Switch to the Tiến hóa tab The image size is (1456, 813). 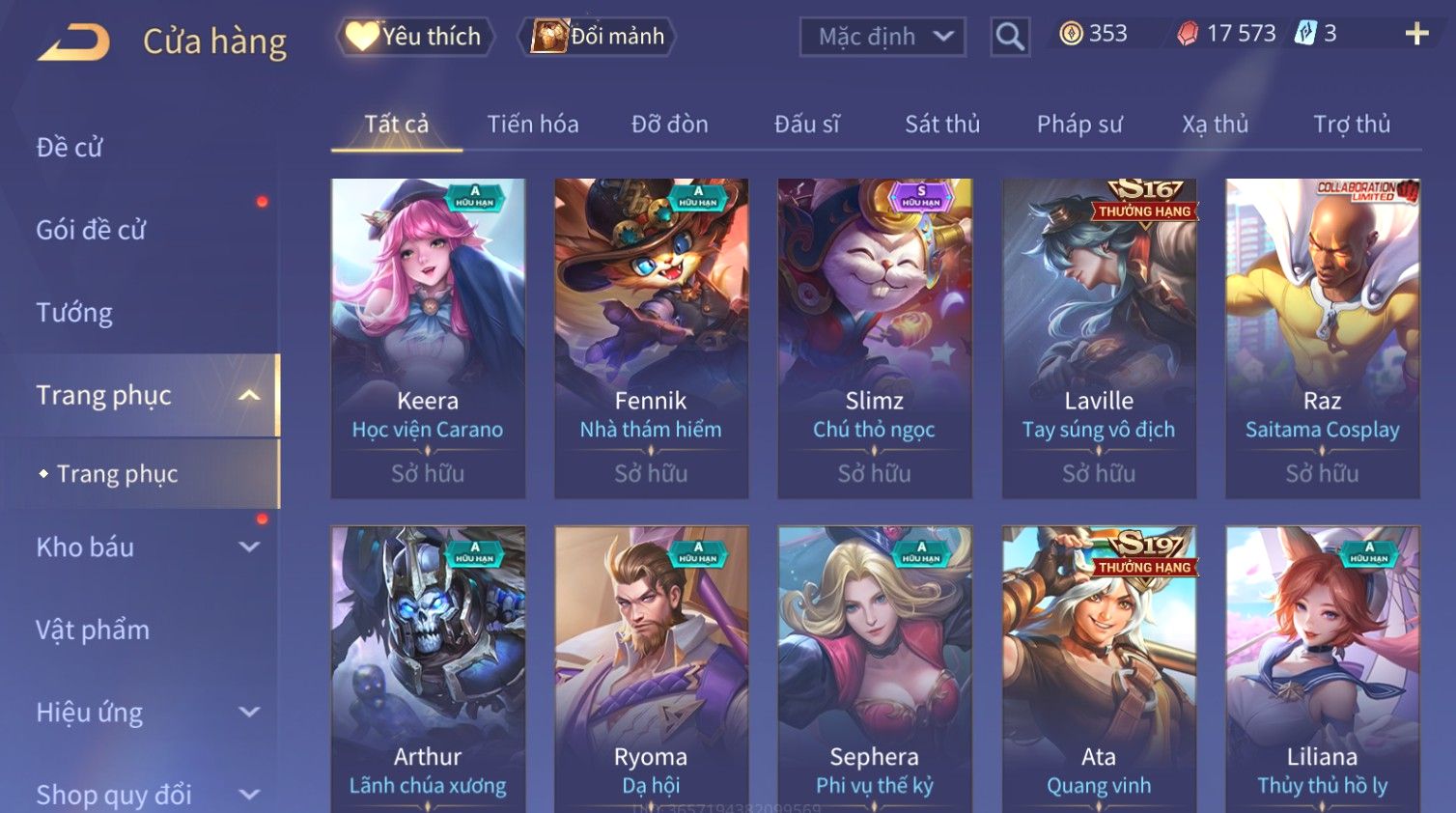533,125
